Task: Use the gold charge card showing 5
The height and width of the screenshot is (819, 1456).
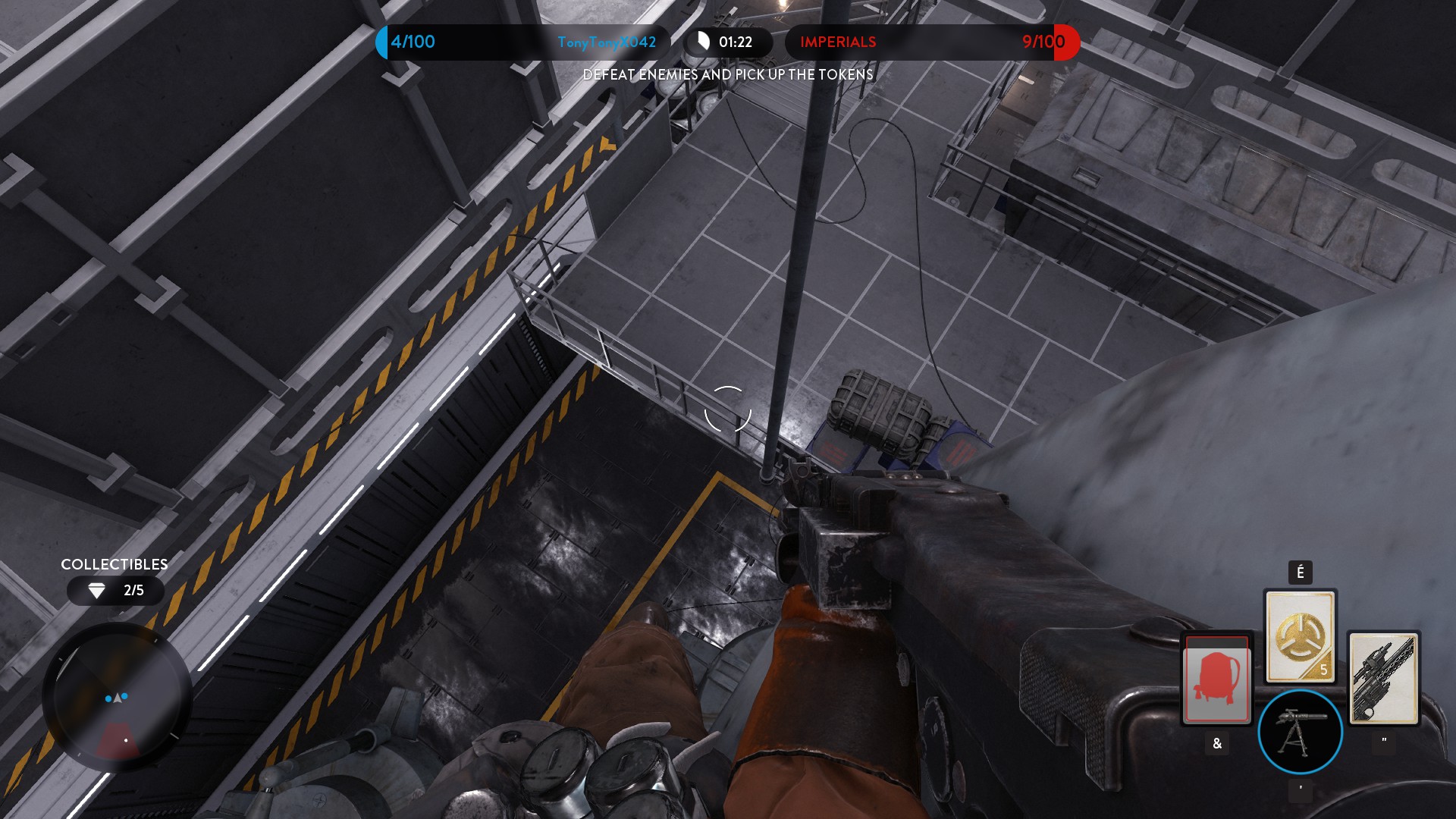Action: click(1300, 636)
